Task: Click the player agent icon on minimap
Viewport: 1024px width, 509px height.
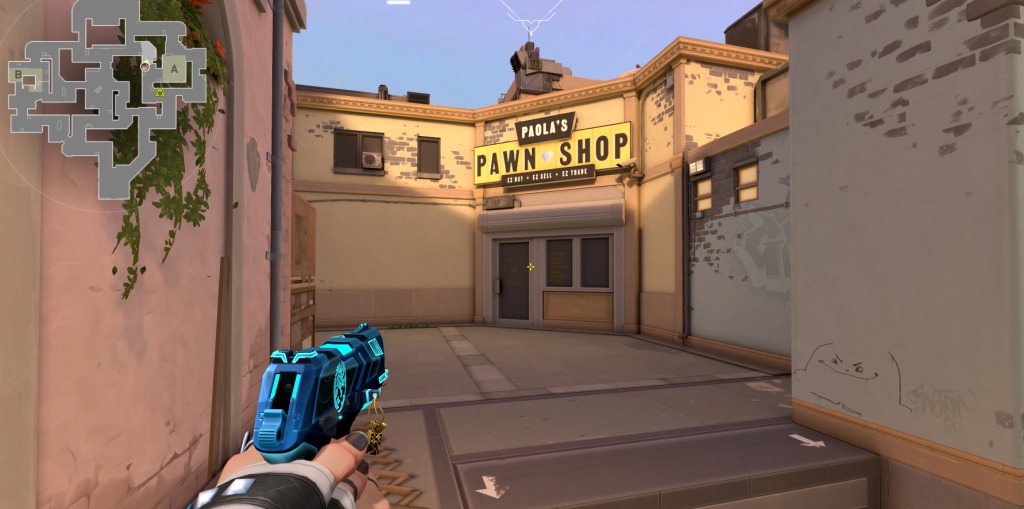Action: [x=146, y=65]
